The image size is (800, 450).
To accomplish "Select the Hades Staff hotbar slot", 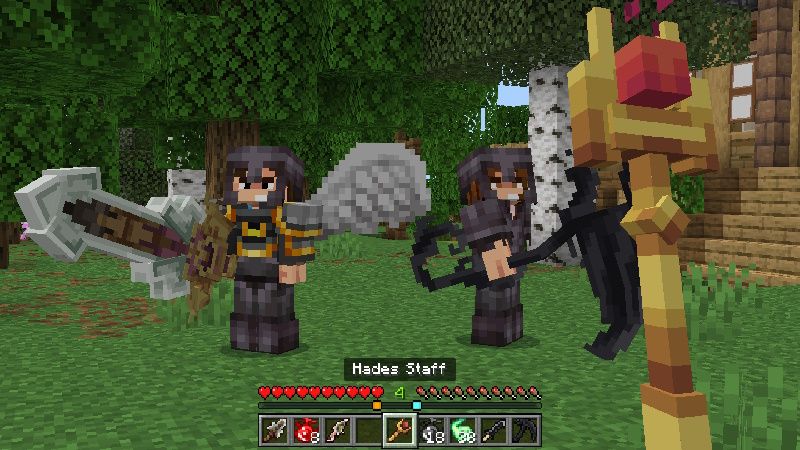I will click(400, 431).
